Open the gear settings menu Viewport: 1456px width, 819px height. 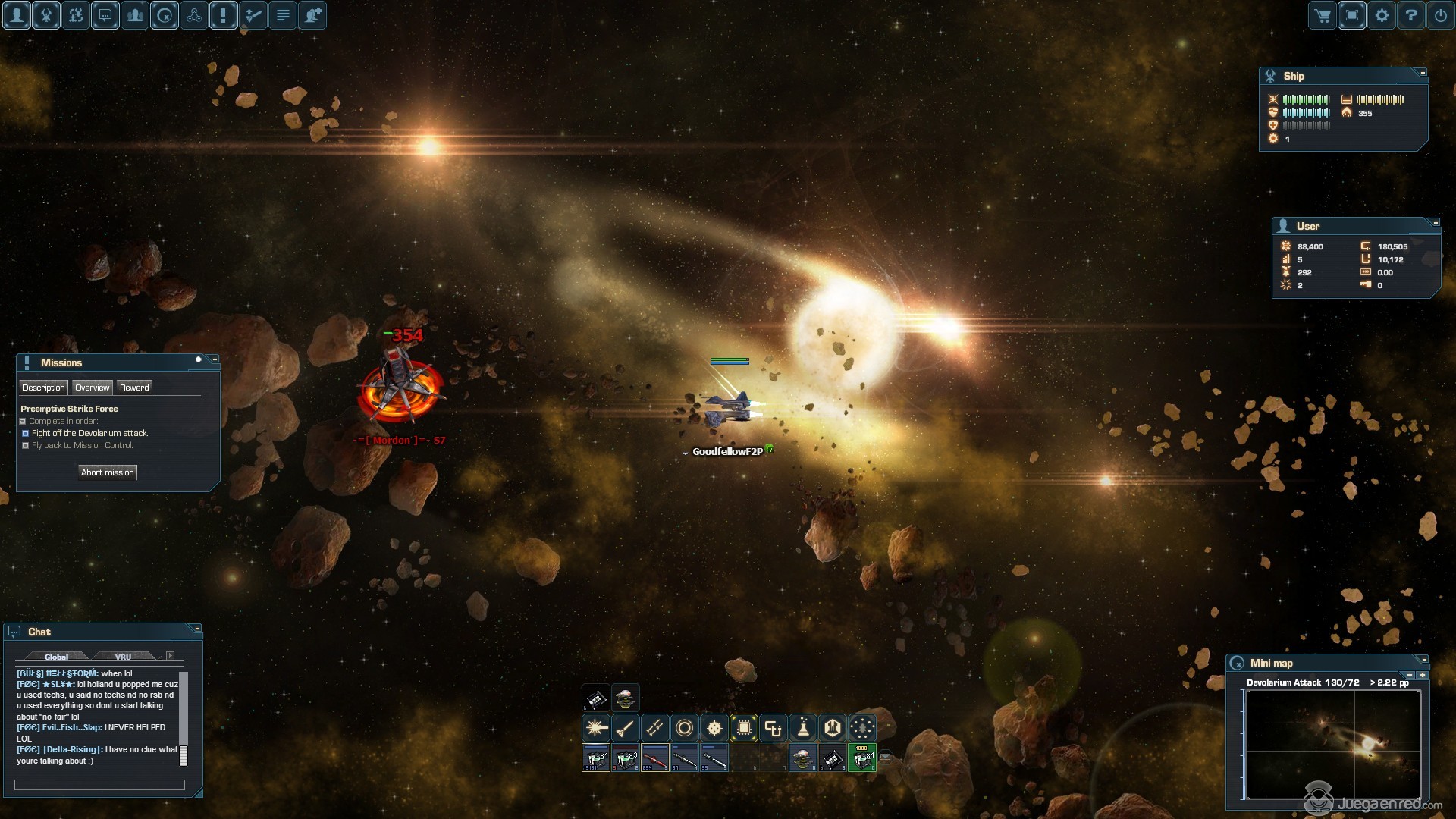[x=1382, y=15]
